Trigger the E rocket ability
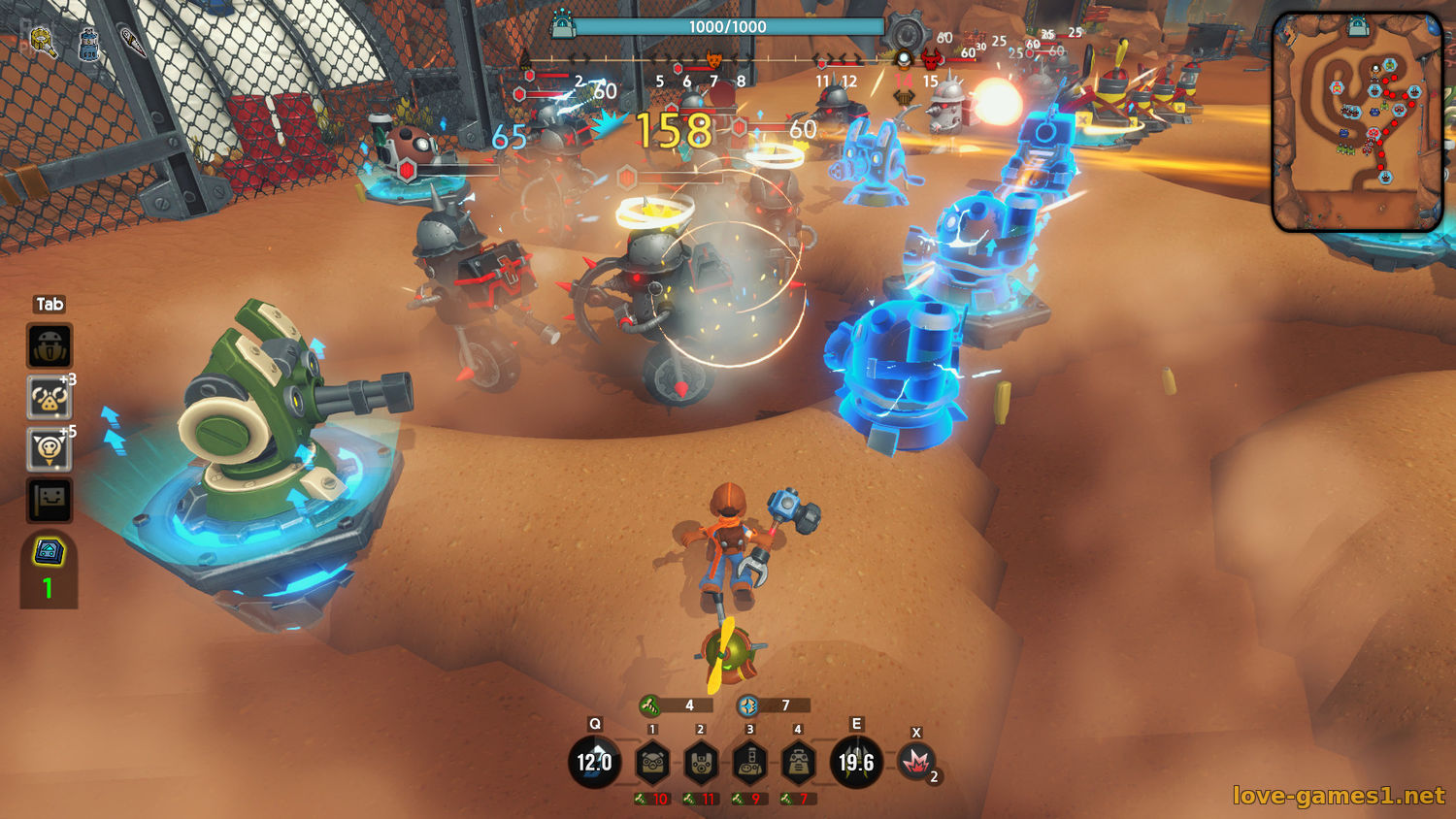The image size is (1456, 819). pos(856,763)
